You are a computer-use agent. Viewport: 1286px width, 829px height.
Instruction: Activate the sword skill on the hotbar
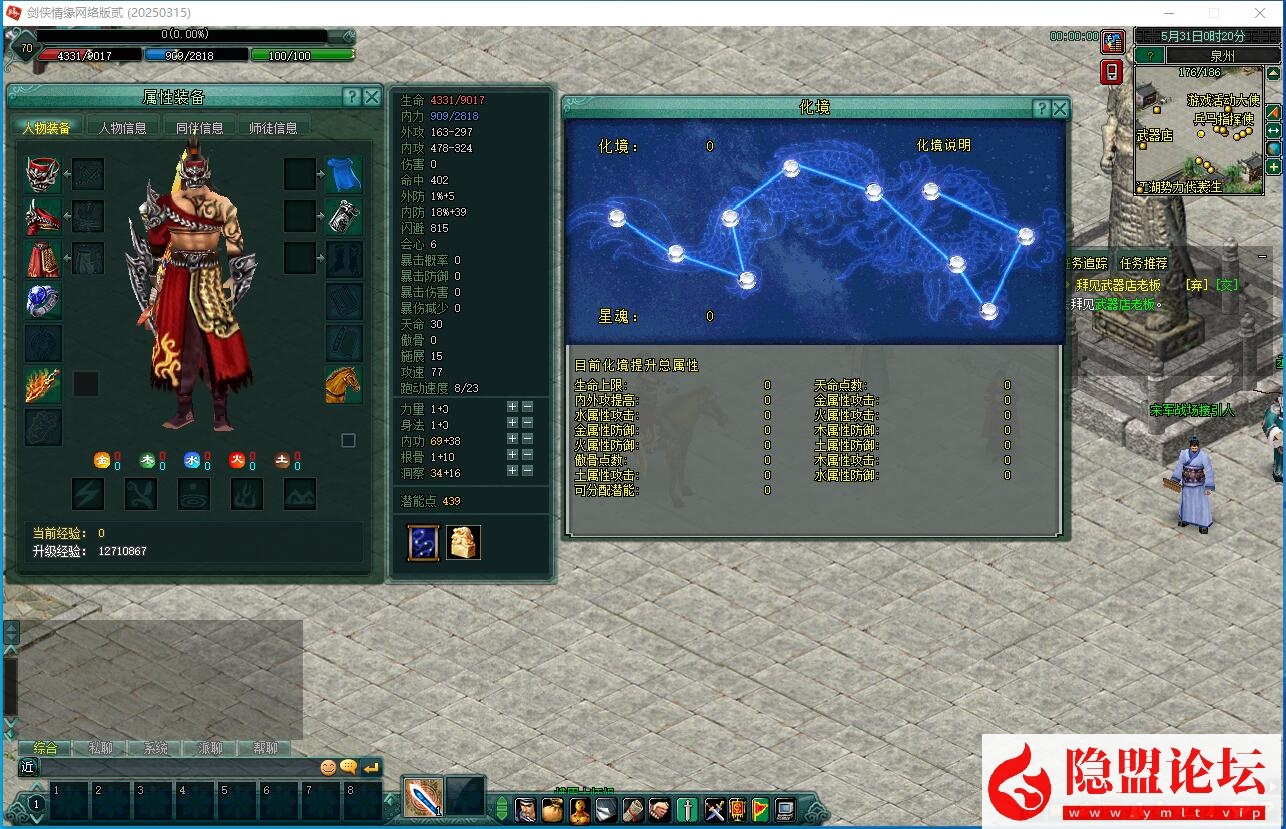coord(423,797)
